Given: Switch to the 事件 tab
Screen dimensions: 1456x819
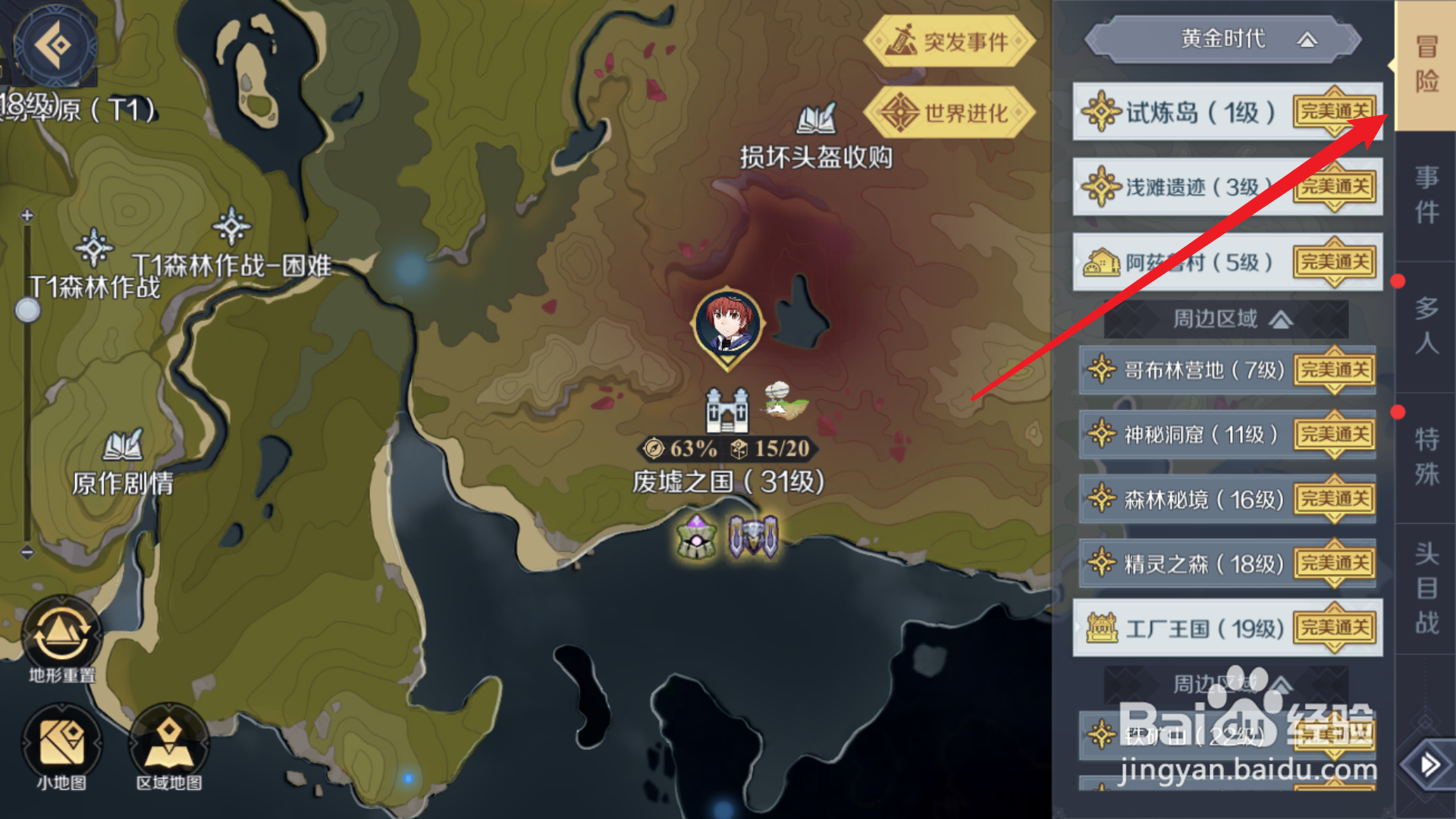Looking at the screenshot, I should coord(1427,193).
